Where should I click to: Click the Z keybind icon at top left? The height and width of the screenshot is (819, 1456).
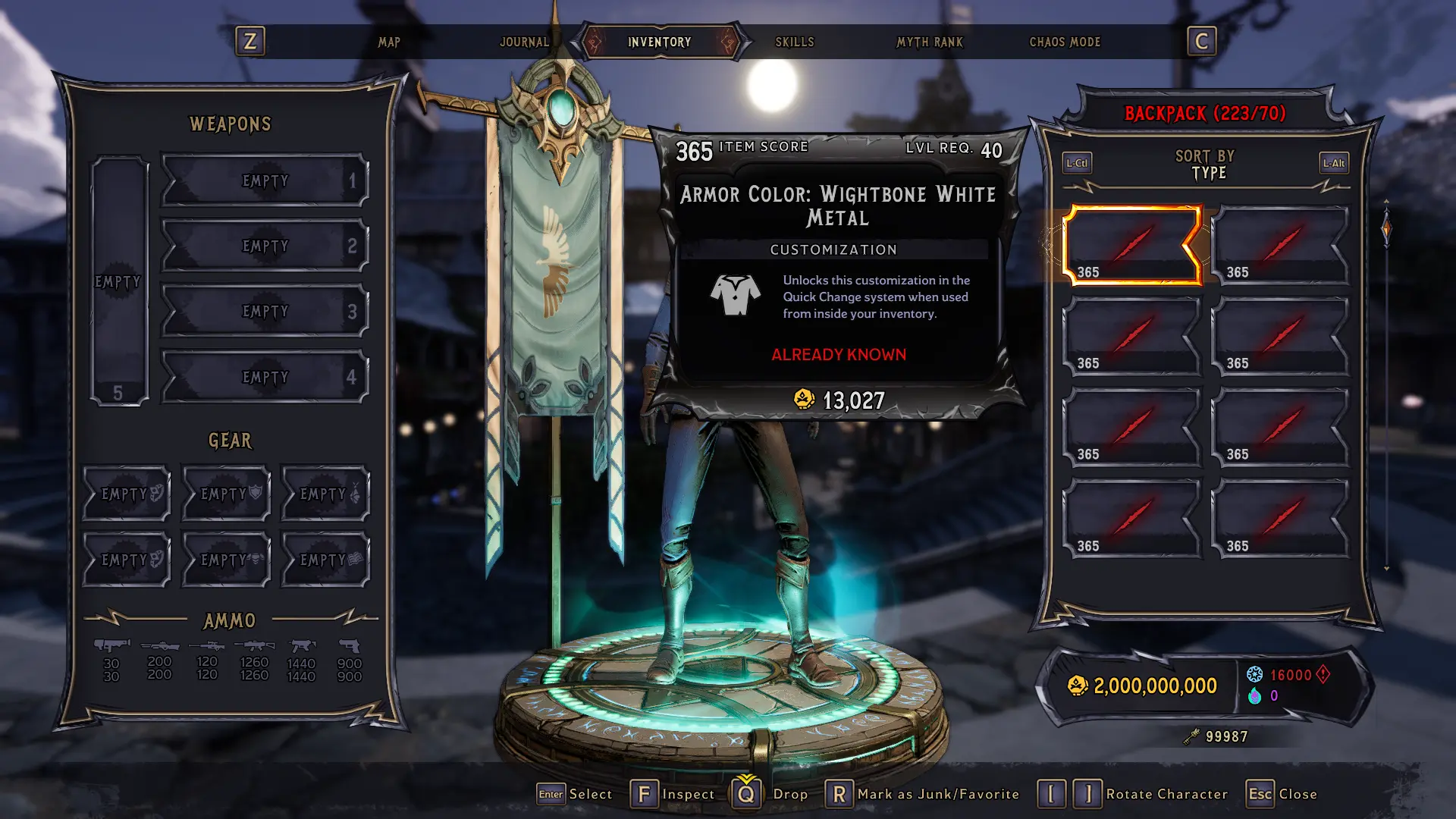[x=251, y=42]
